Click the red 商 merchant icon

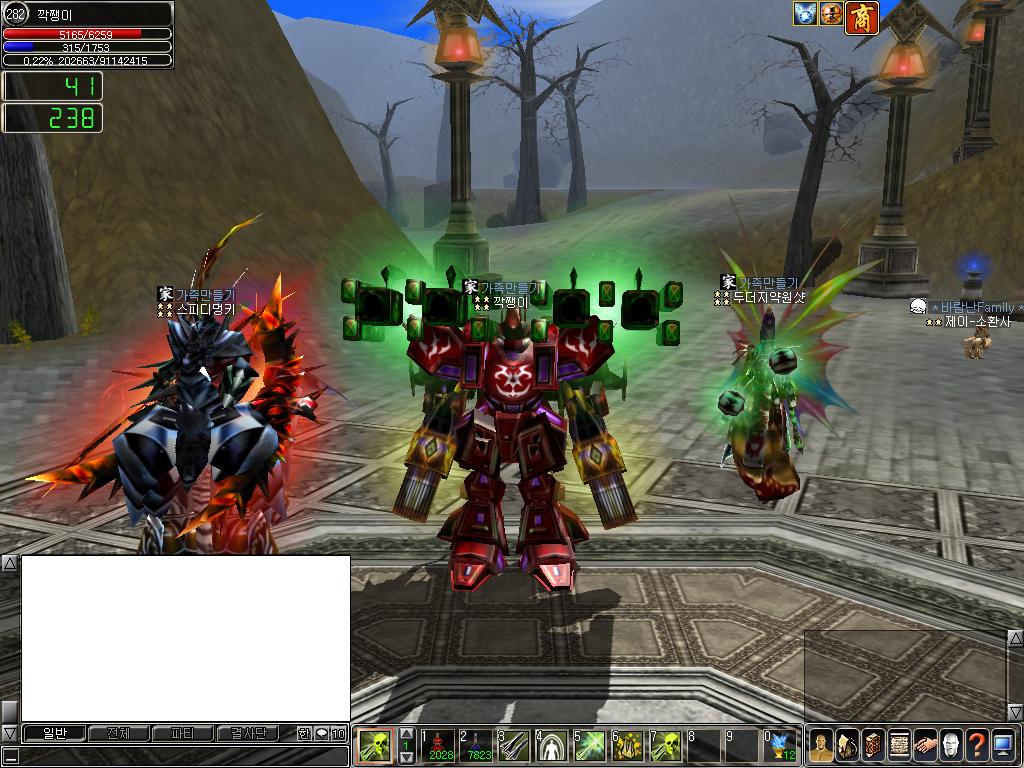pos(862,18)
